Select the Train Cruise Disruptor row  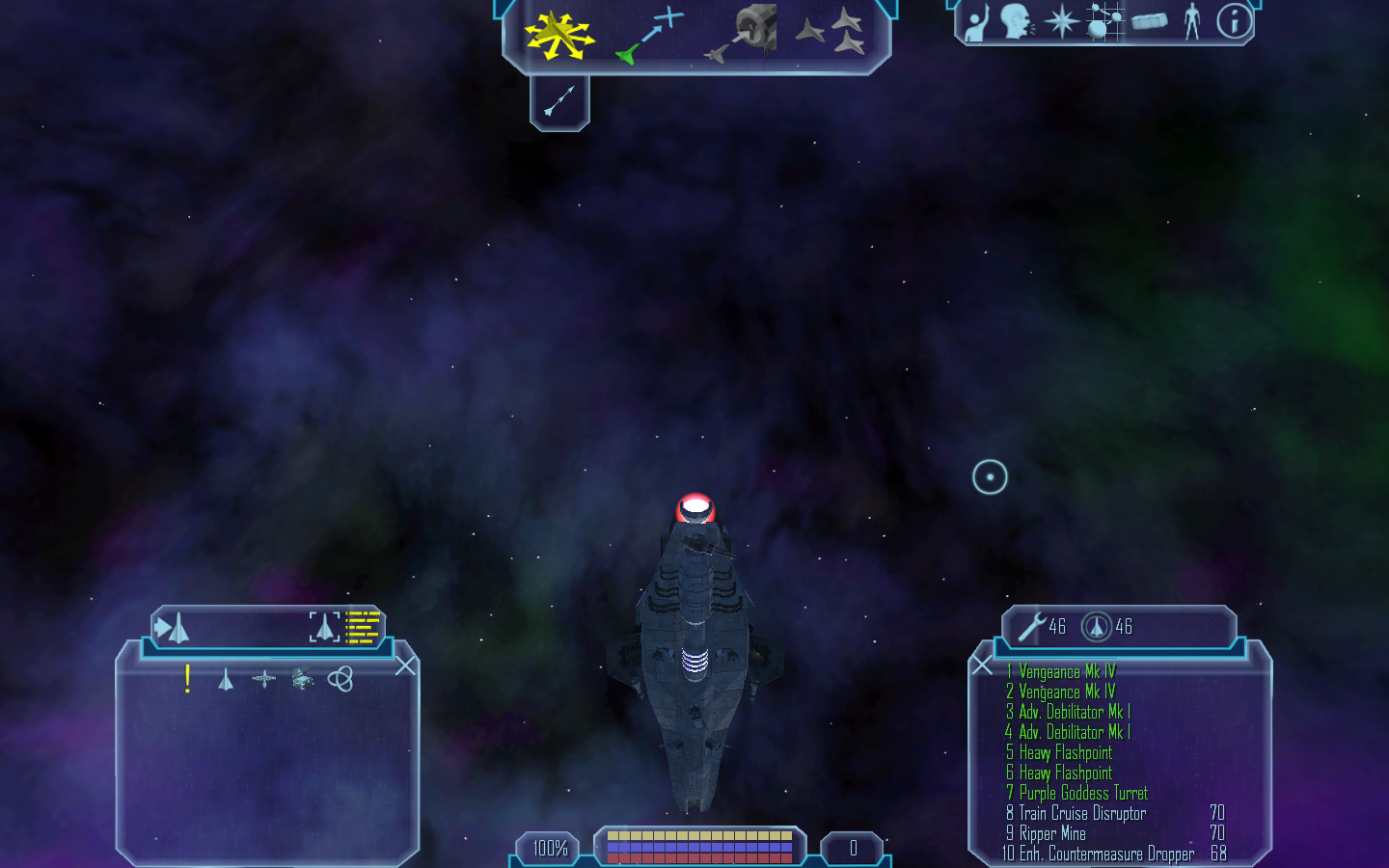pyautogui.click(x=1082, y=813)
